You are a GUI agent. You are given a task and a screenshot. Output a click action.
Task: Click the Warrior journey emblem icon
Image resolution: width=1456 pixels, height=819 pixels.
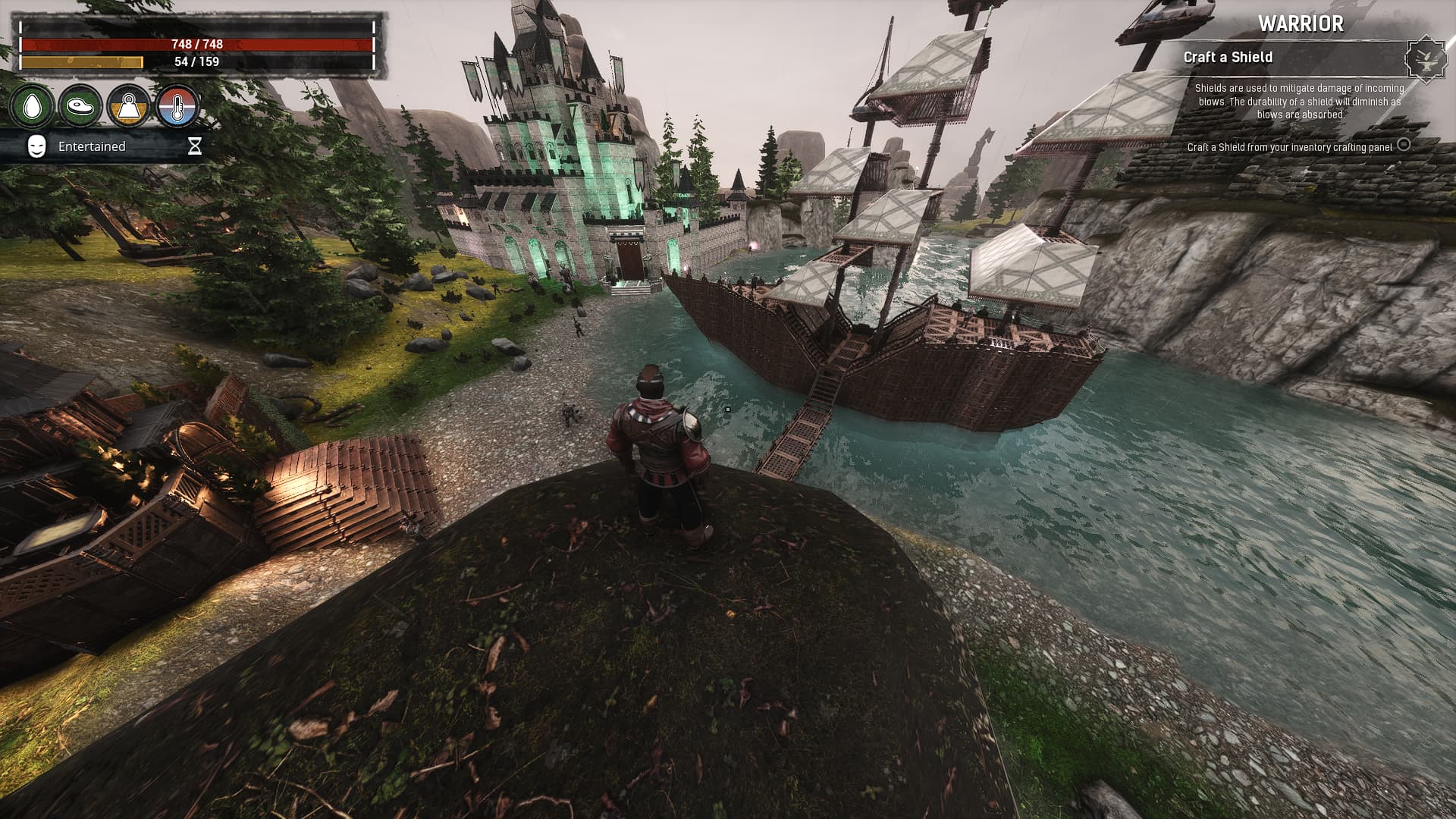pyautogui.click(x=1425, y=58)
